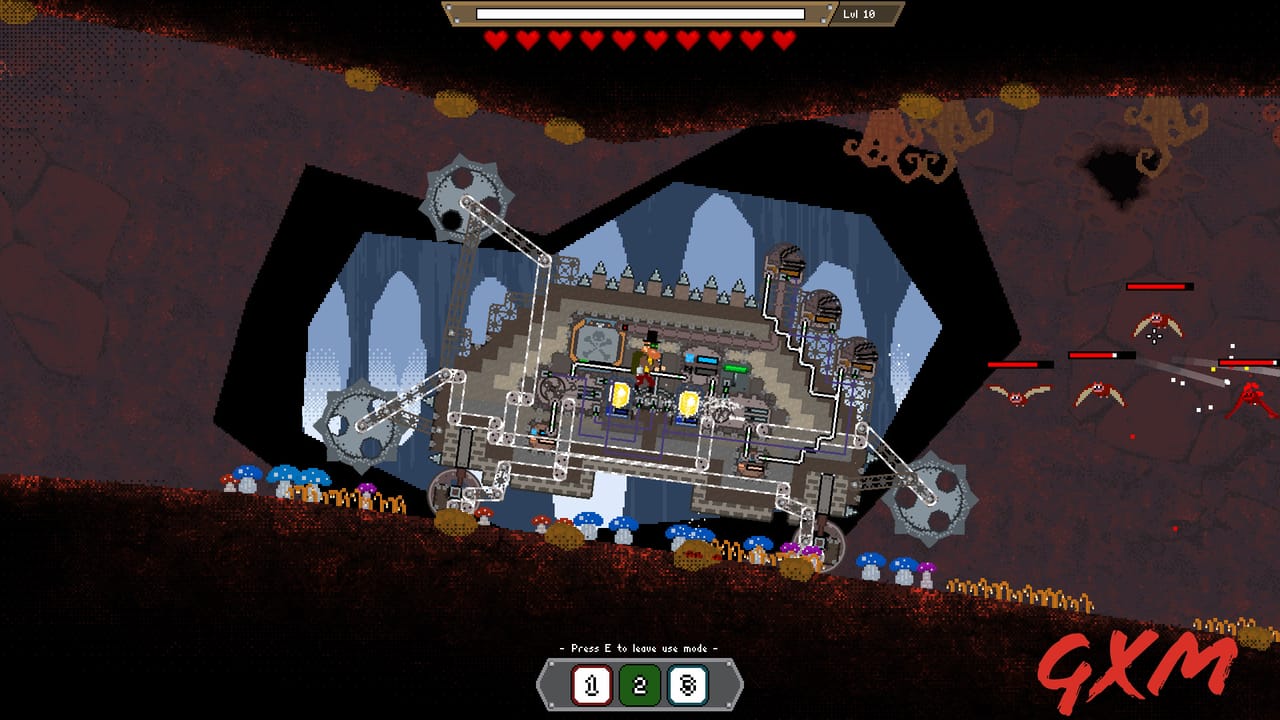Select the green hotbar slot 2
1280x720 pixels.
coord(640,684)
